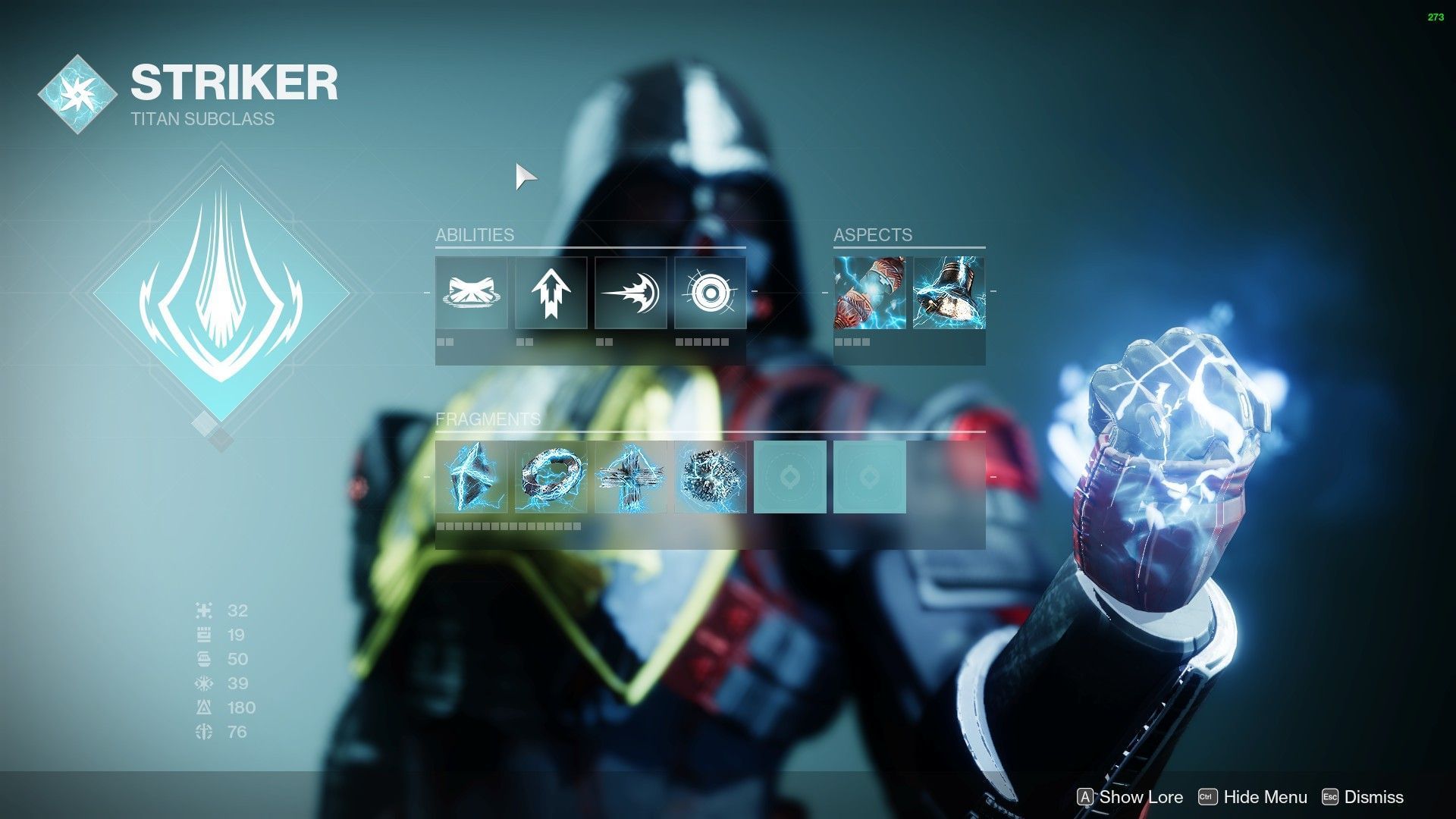Click the Intellect stat icon showing 180
This screenshot has width=1456, height=819.
202,708
